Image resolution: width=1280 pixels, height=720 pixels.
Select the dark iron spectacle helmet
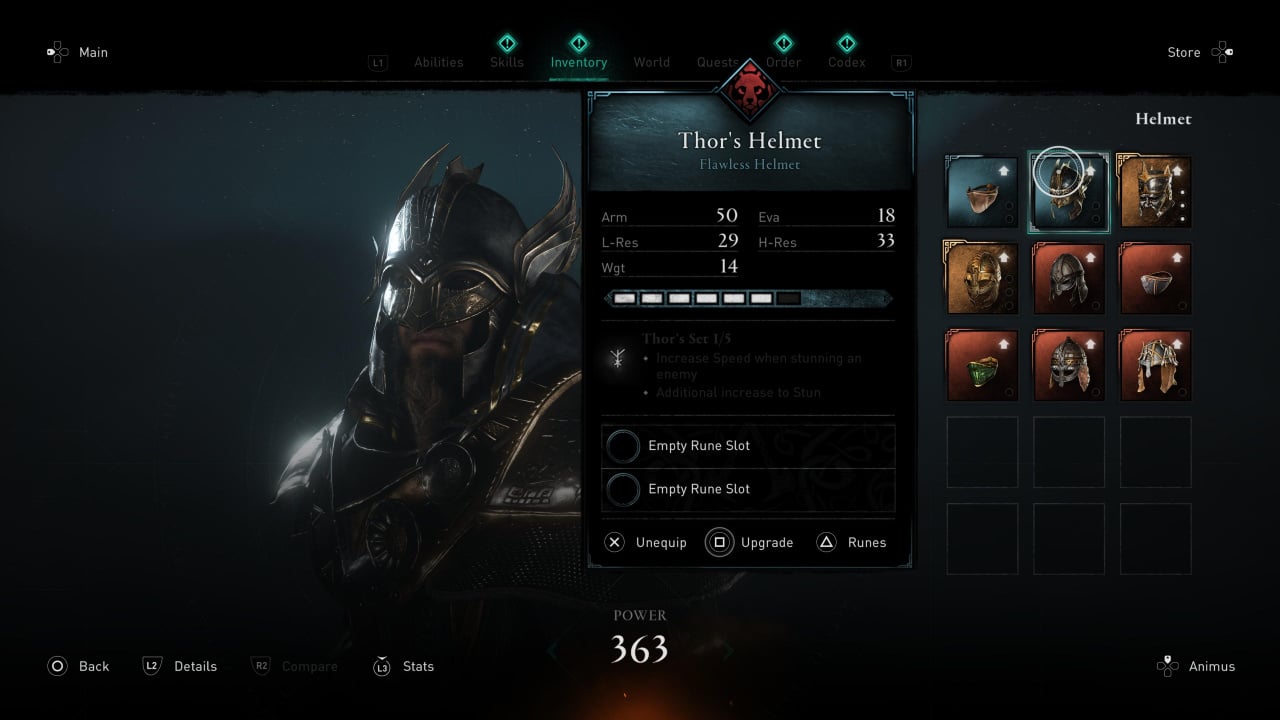(1068, 279)
